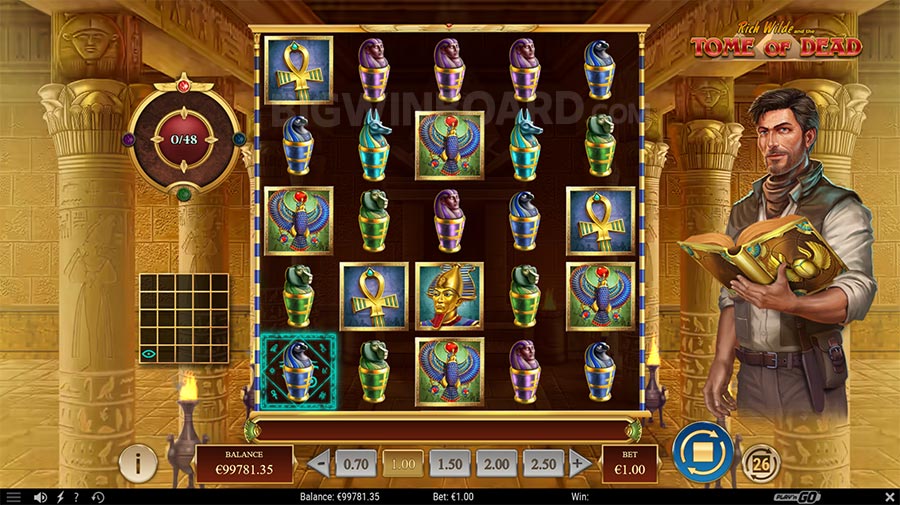The image size is (900, 505).
Task: Select the 1.50 bet option
Action: tap(449, 463)
